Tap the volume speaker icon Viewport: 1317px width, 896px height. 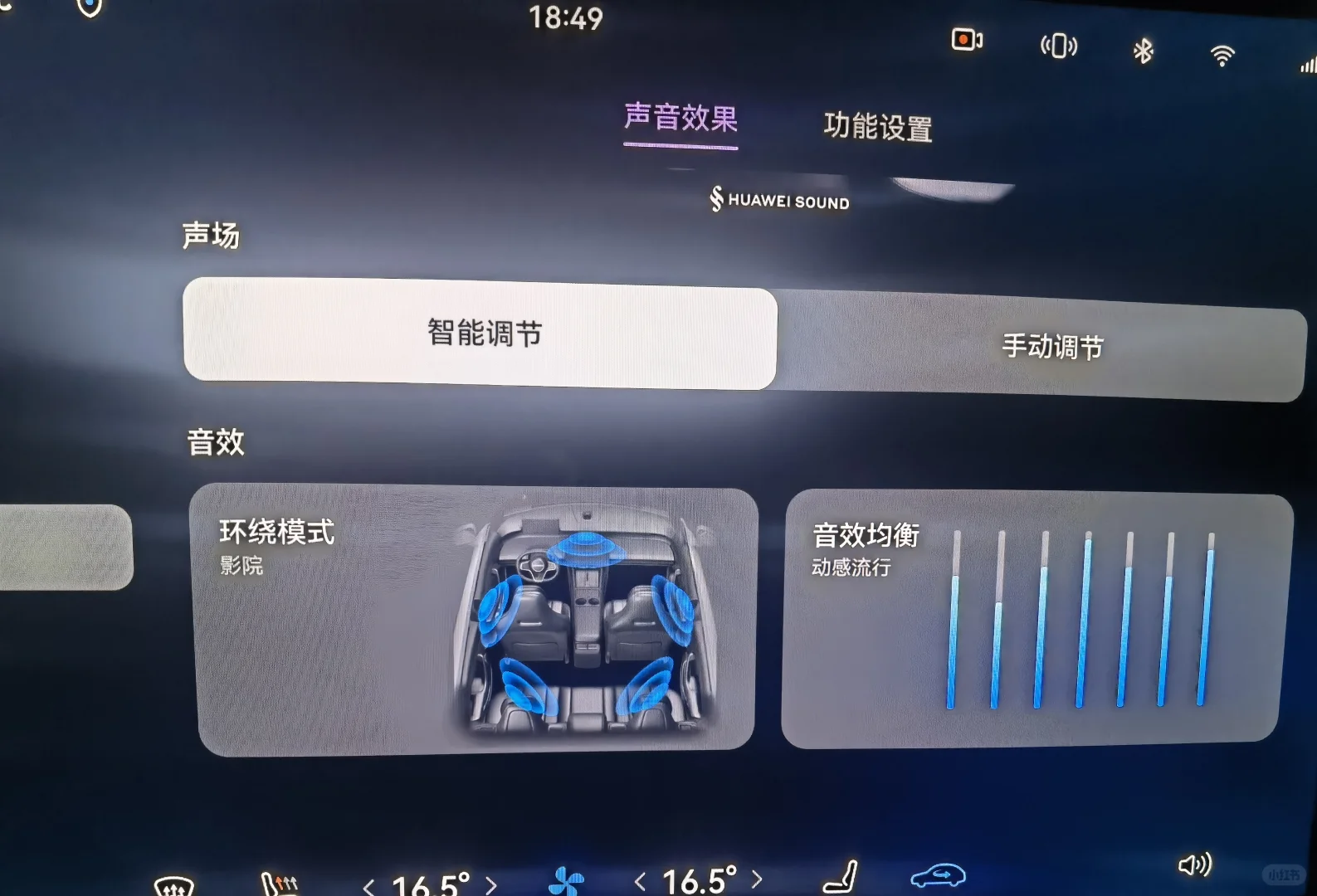(x=1195, y=865)
